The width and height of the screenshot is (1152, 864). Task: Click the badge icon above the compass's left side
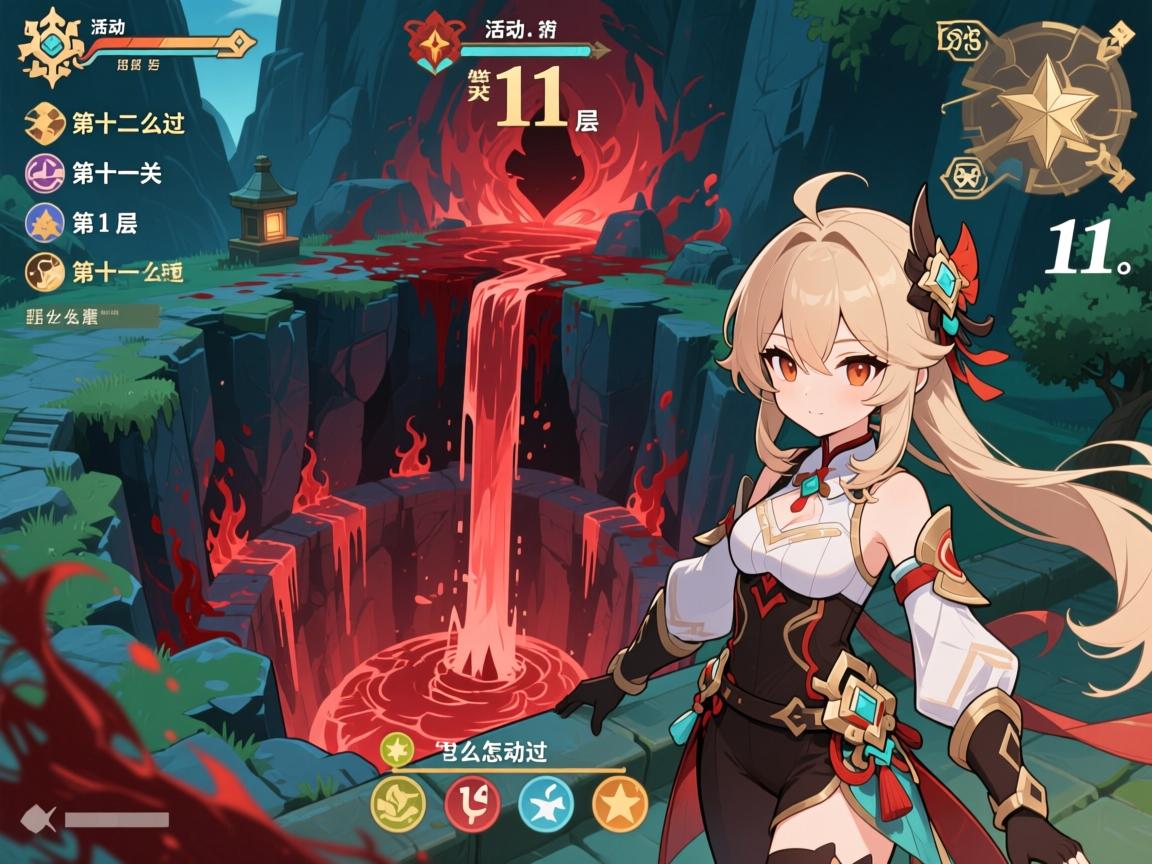point(960,40)
